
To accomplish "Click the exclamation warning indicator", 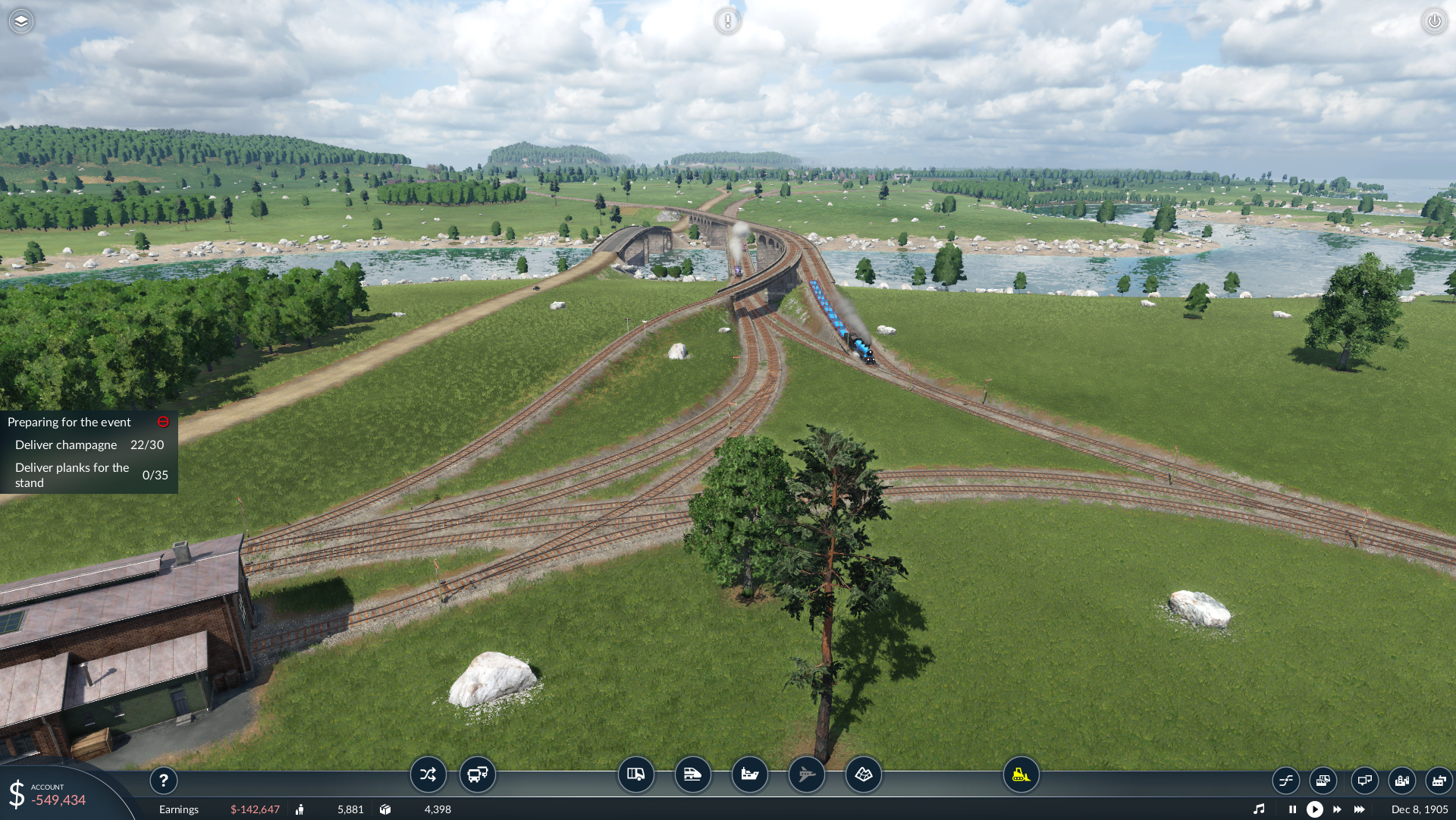I will click(727, 21).
